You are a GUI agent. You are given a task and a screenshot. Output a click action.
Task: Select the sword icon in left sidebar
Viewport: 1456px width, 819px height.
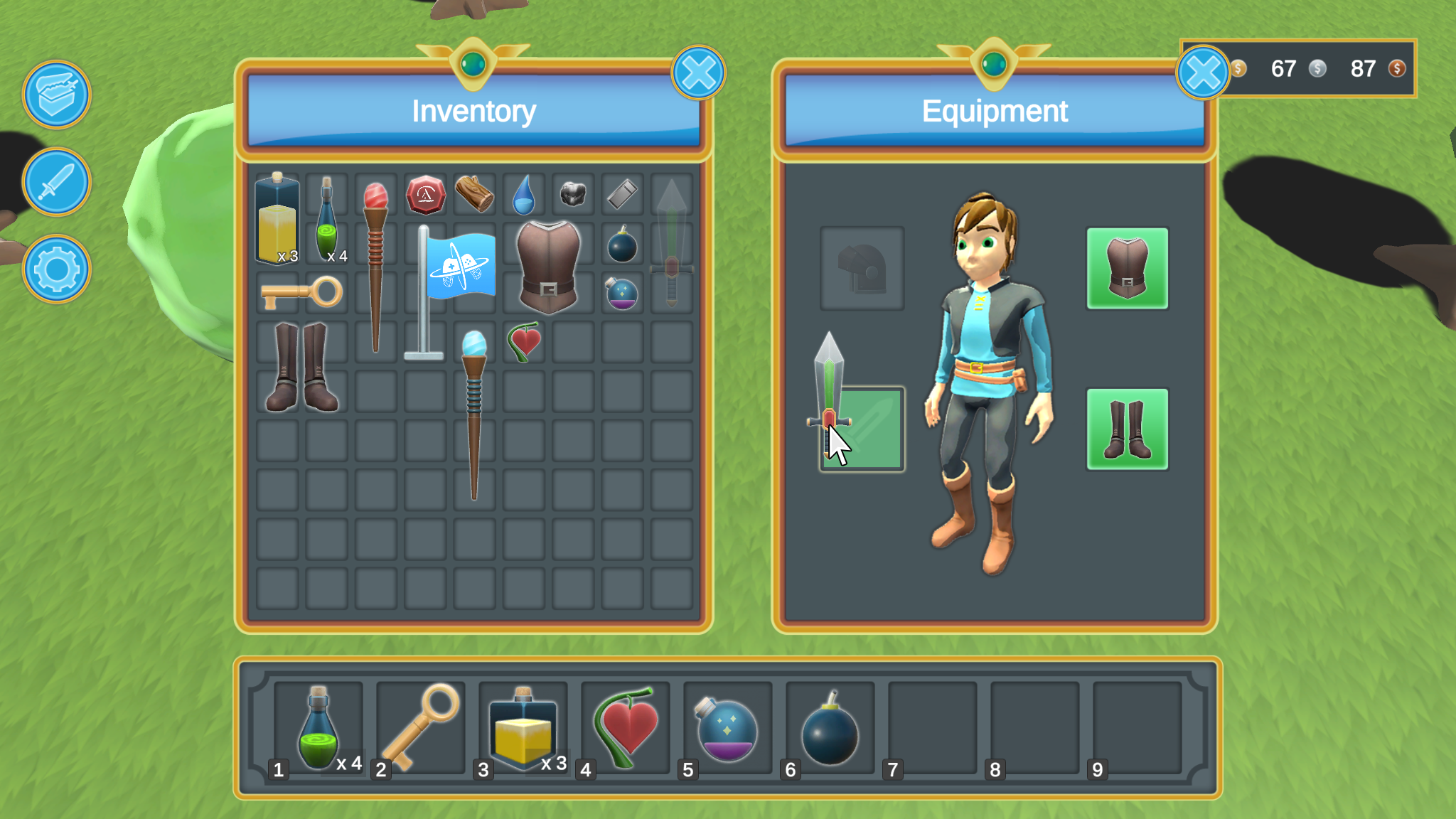click(x=56, y=183)
